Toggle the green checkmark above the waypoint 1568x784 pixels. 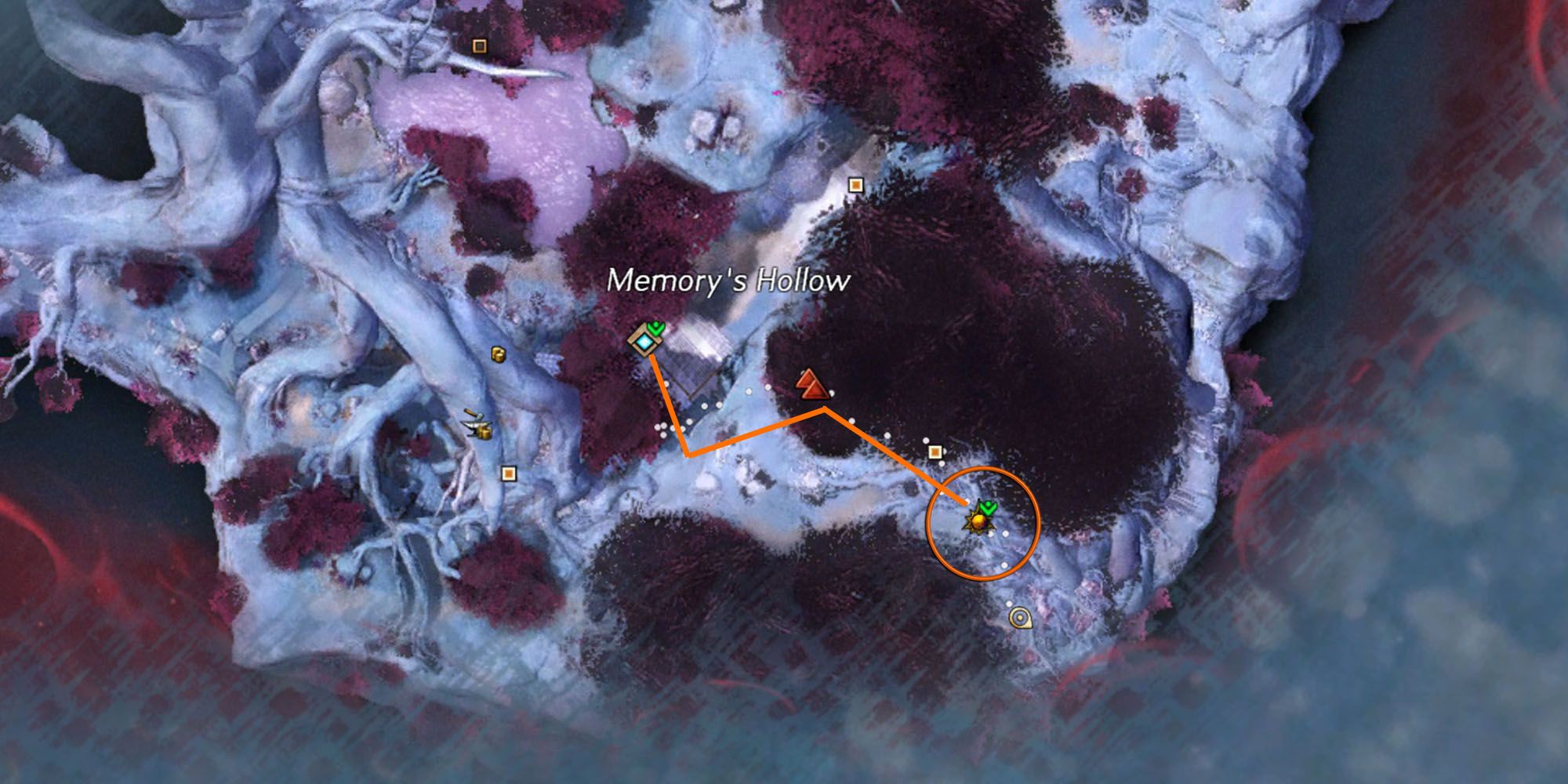[x=657, y=329]
